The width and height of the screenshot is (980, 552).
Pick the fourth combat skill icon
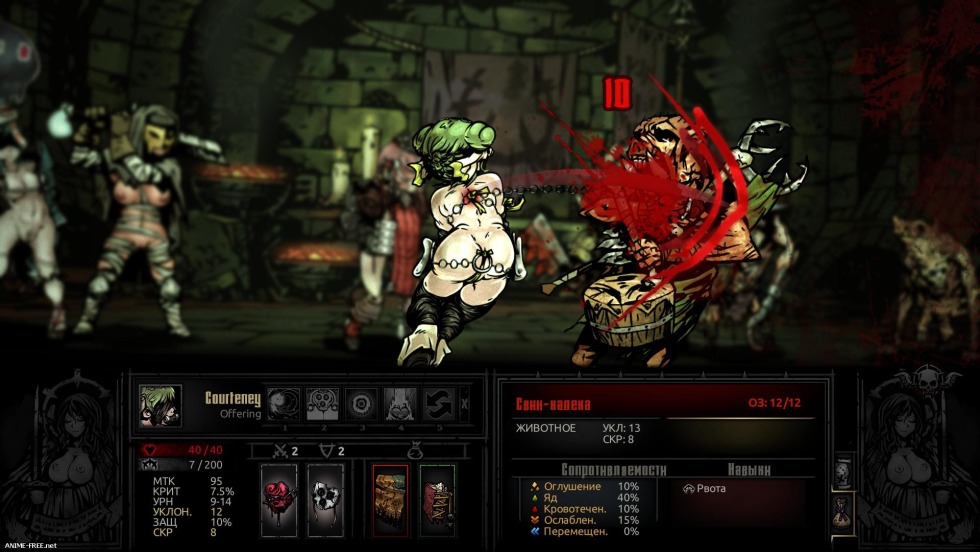point(400,403)
